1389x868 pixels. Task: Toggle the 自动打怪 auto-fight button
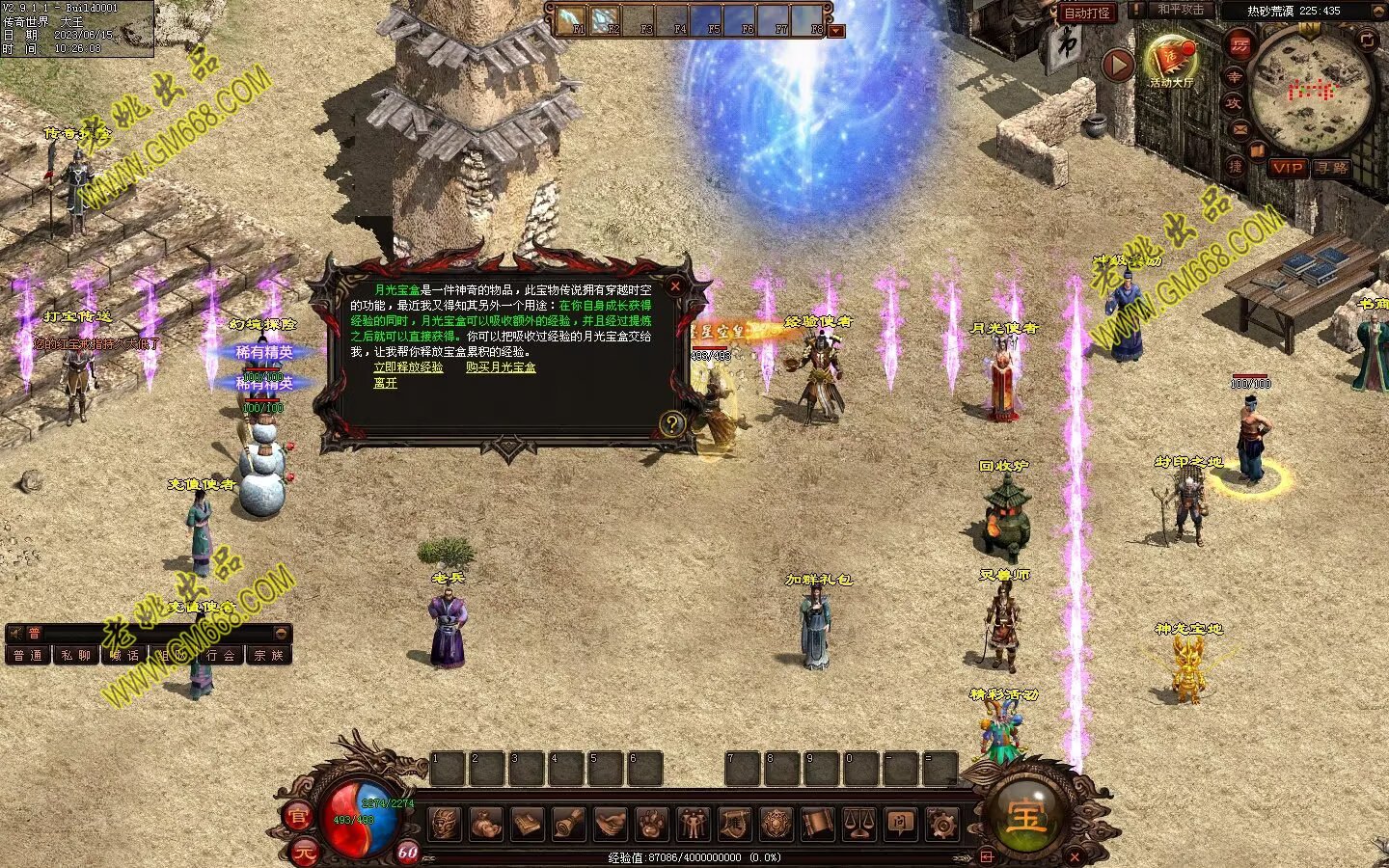point(1087,13)
